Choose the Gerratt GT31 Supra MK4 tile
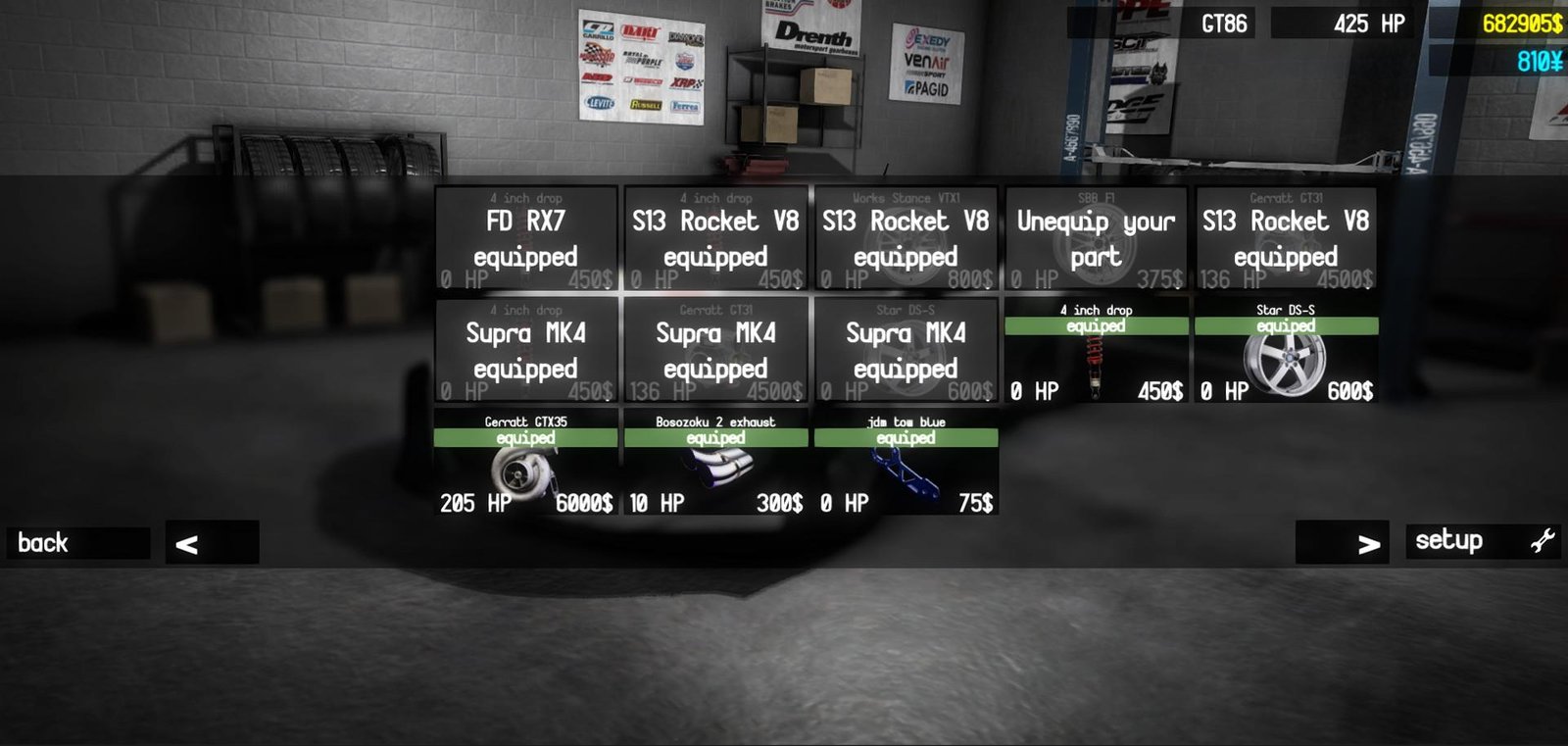The width and height of the screenshot is (1568, 746). 716,351
